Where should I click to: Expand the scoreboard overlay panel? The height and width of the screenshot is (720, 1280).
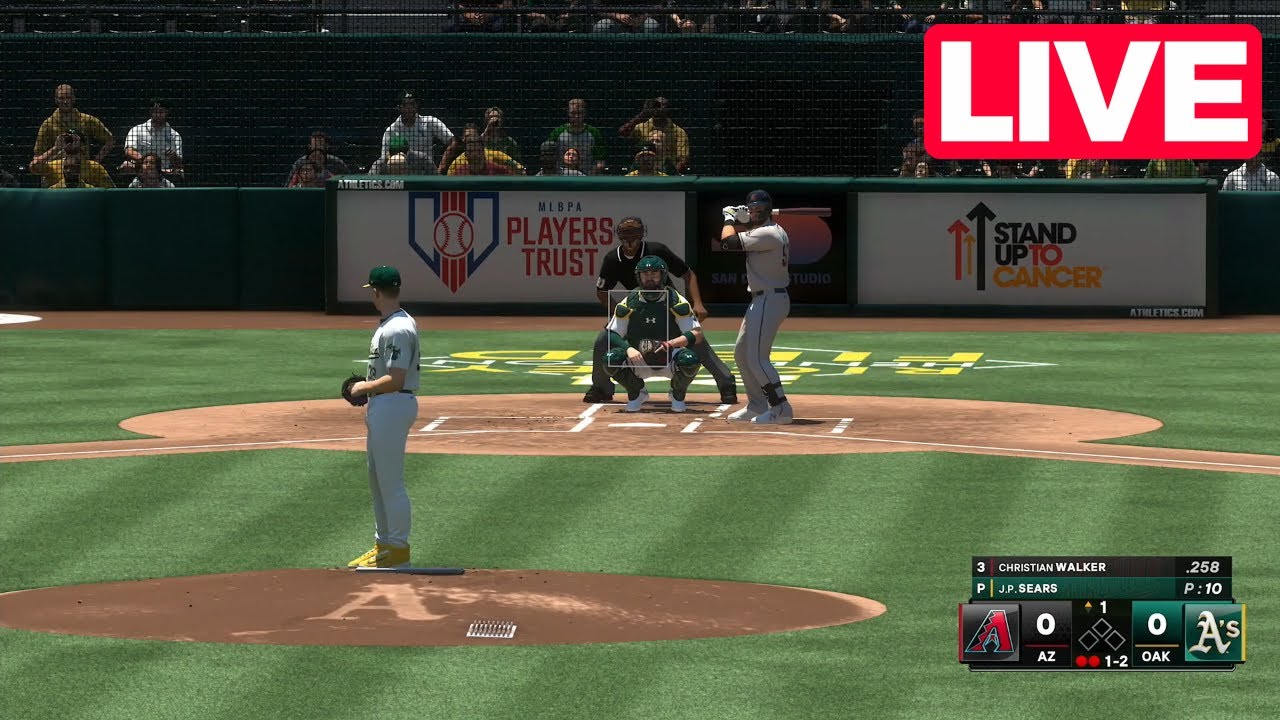(1100, 612)
